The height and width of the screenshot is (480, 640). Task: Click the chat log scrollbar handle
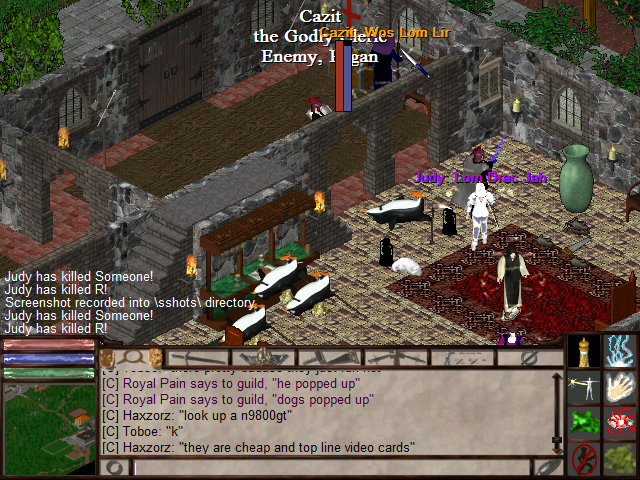pos(557,440)
